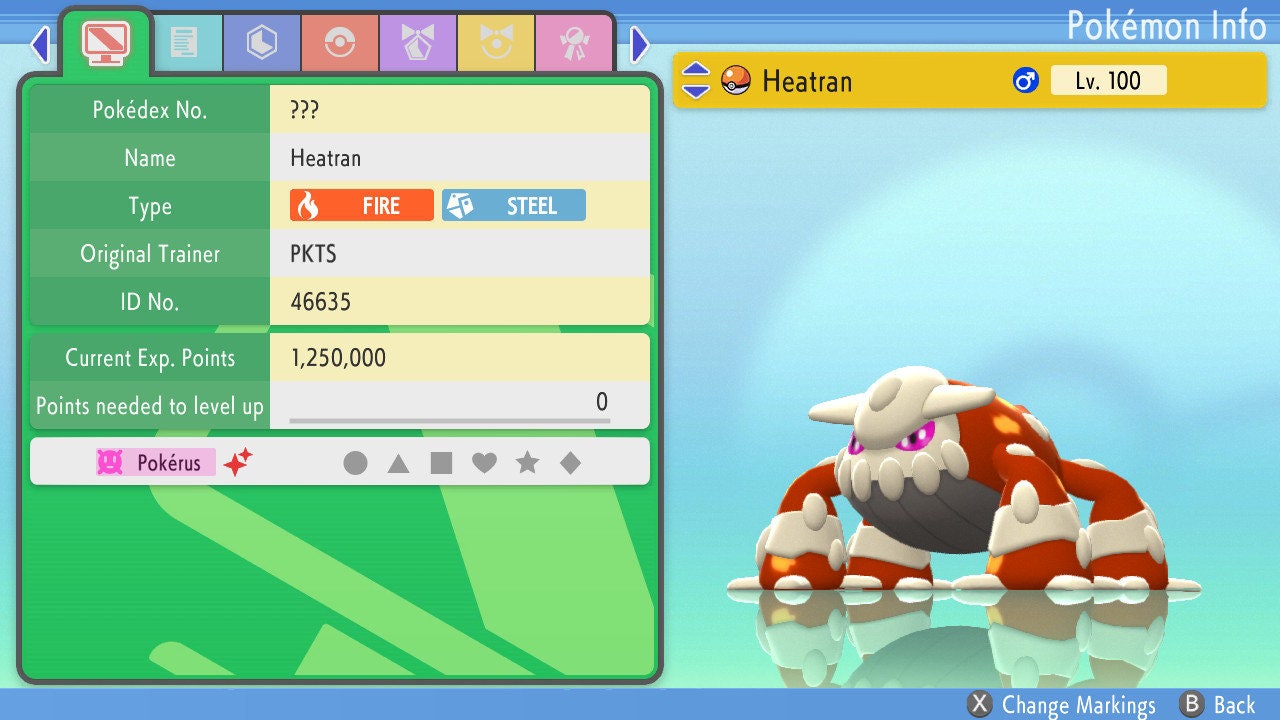Open the yellow ribbon tab
The height and width of the screenshot is (720, 1280).
point(496,42)
